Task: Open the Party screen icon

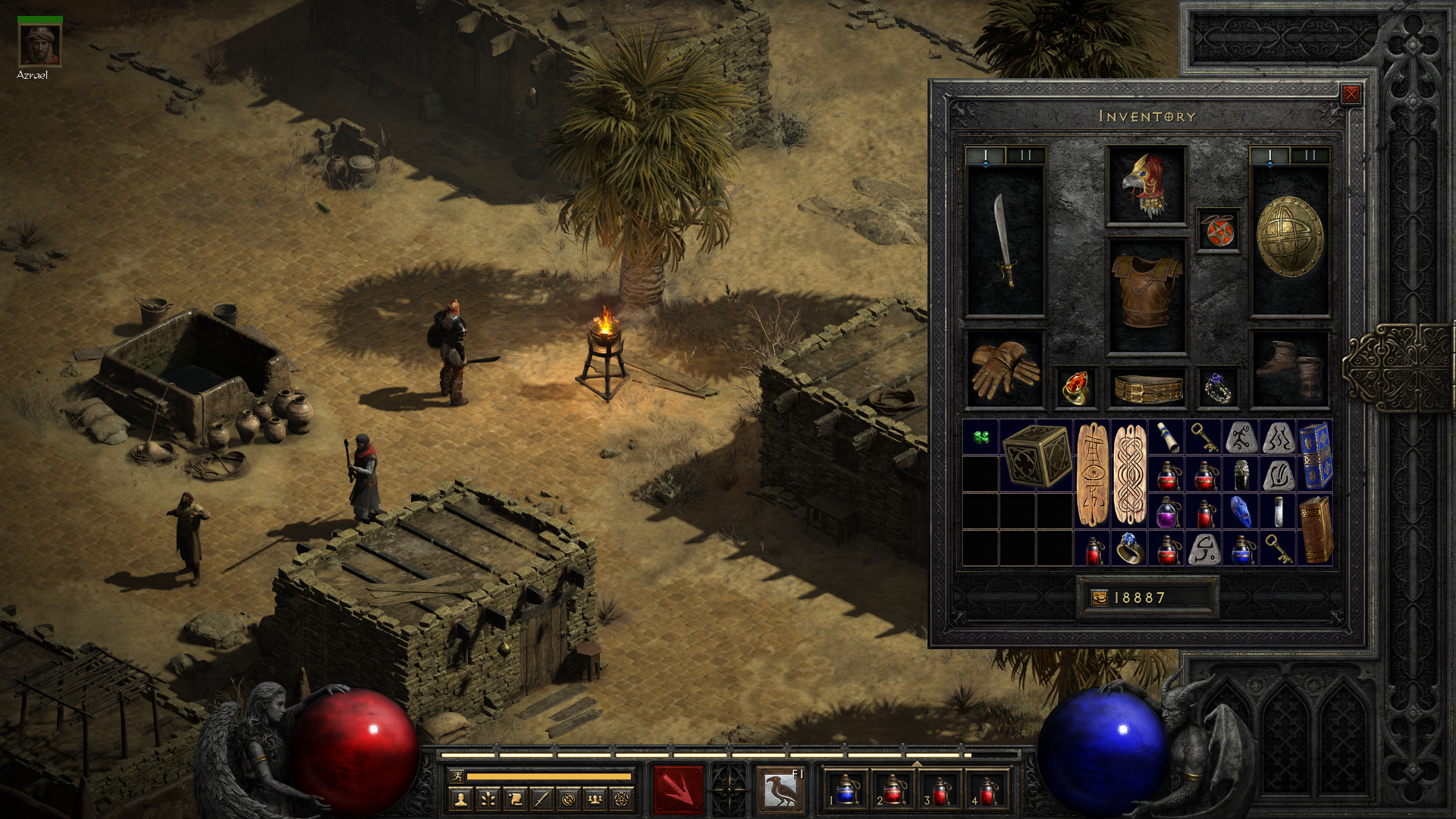Action: 595,800
